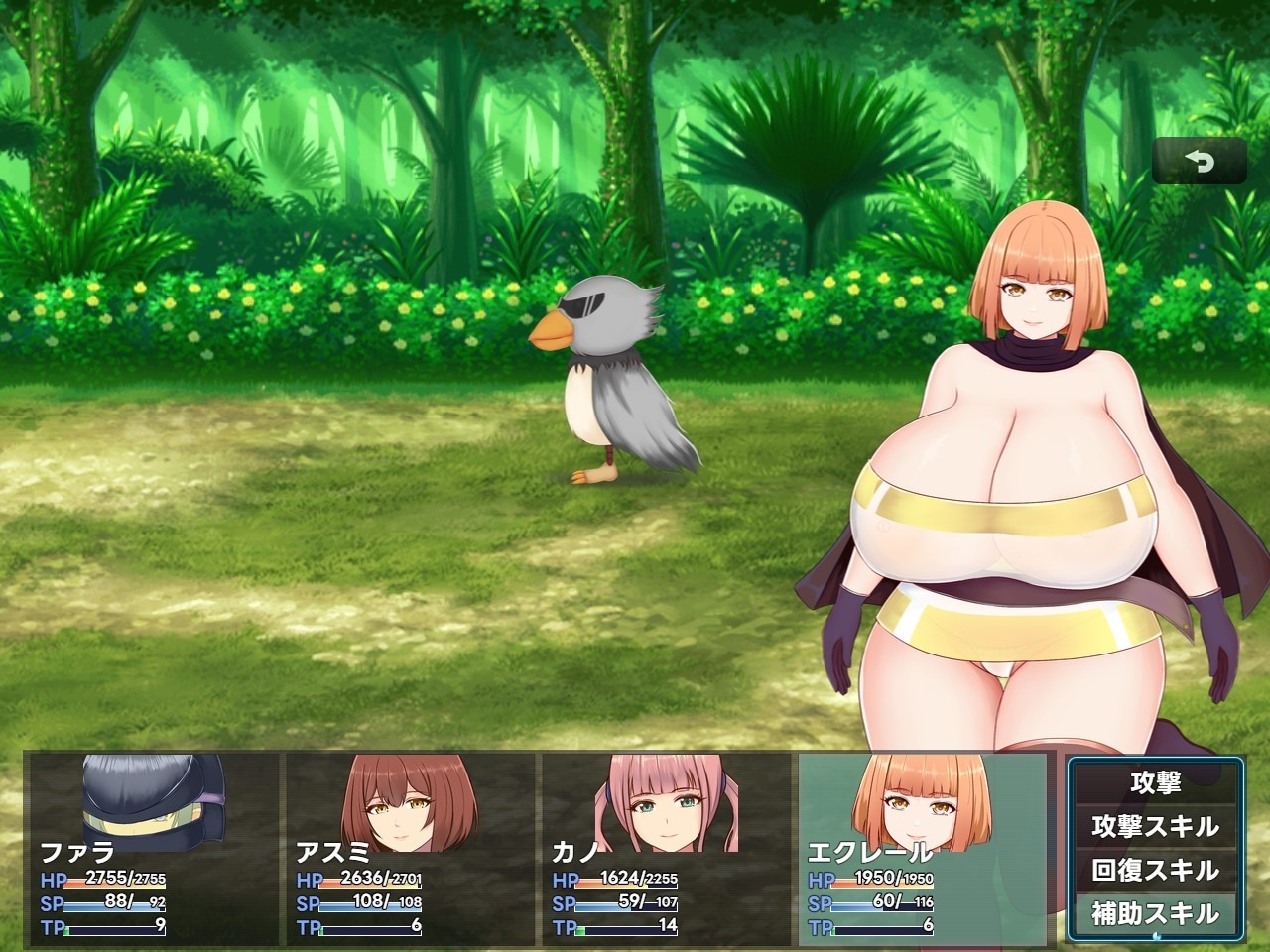1270x952 pixels.
Task: Pick エクレール's highlighted party panel
Action: tap(922, 849)
